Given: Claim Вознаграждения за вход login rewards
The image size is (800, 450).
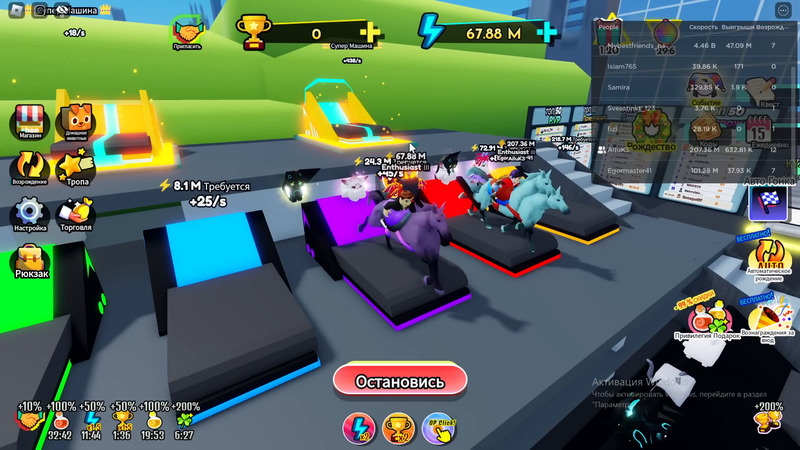Looking at the screenshot, I should [768, 318].
